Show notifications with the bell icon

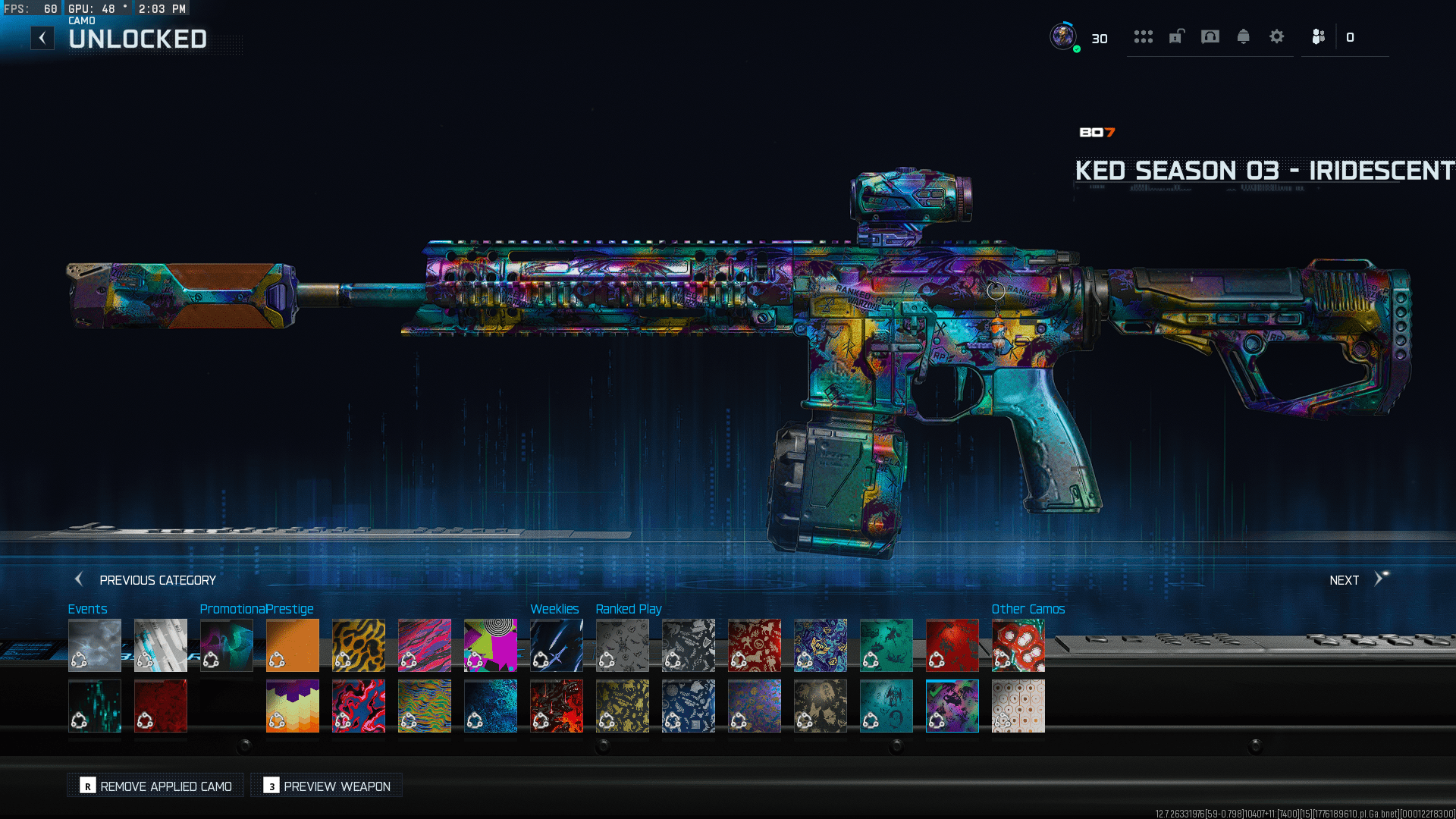coord(1244,36)
